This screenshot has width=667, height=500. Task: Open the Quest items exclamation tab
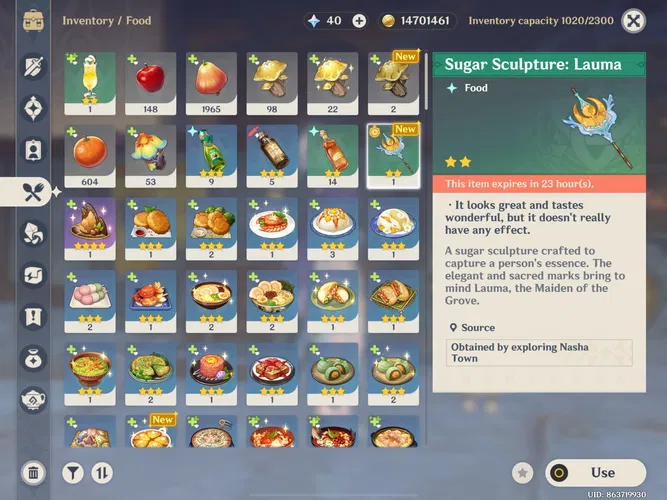(33, 316)
